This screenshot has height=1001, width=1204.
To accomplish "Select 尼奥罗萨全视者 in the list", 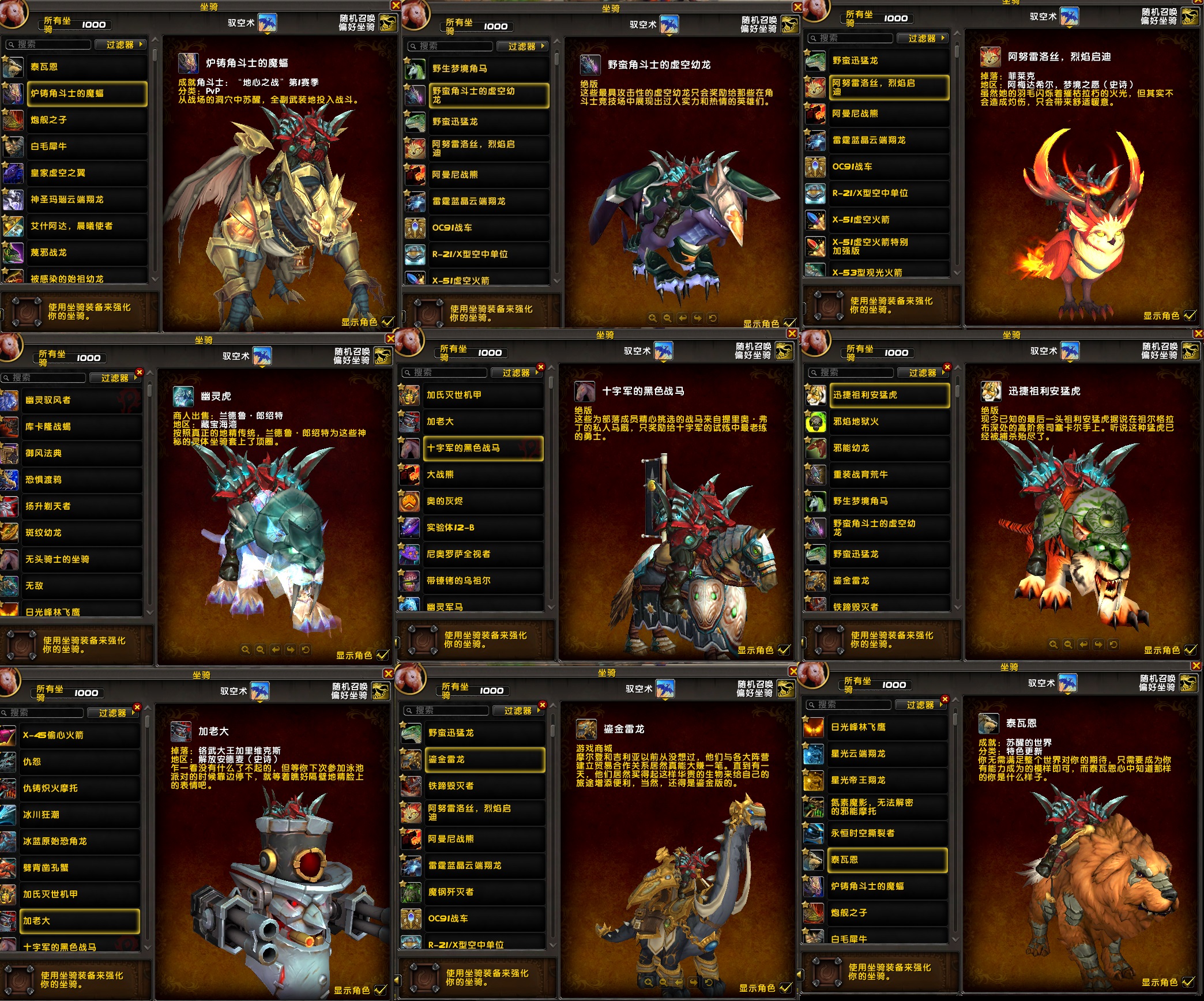I will [x=482, y=554].
